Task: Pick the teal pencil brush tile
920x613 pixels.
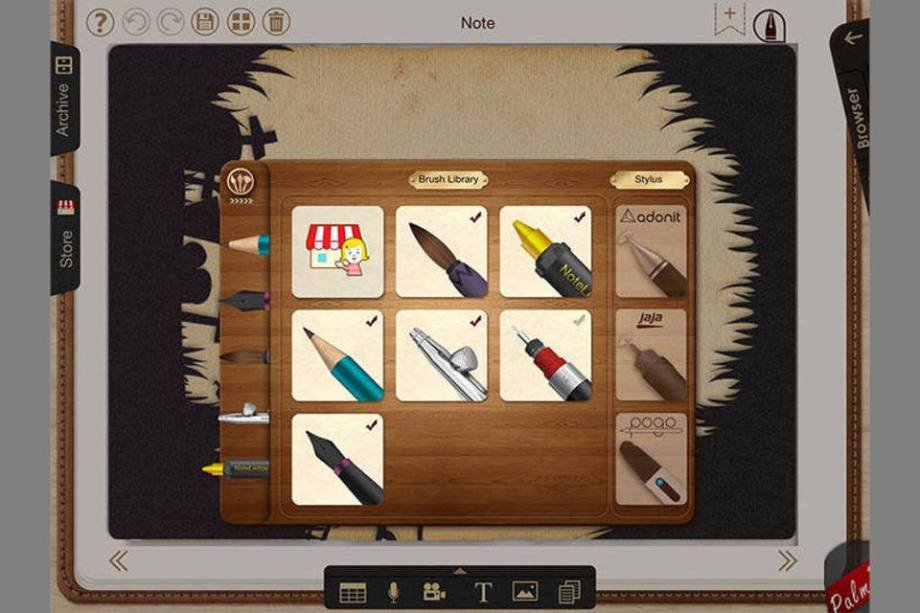Action: (337, 355)
